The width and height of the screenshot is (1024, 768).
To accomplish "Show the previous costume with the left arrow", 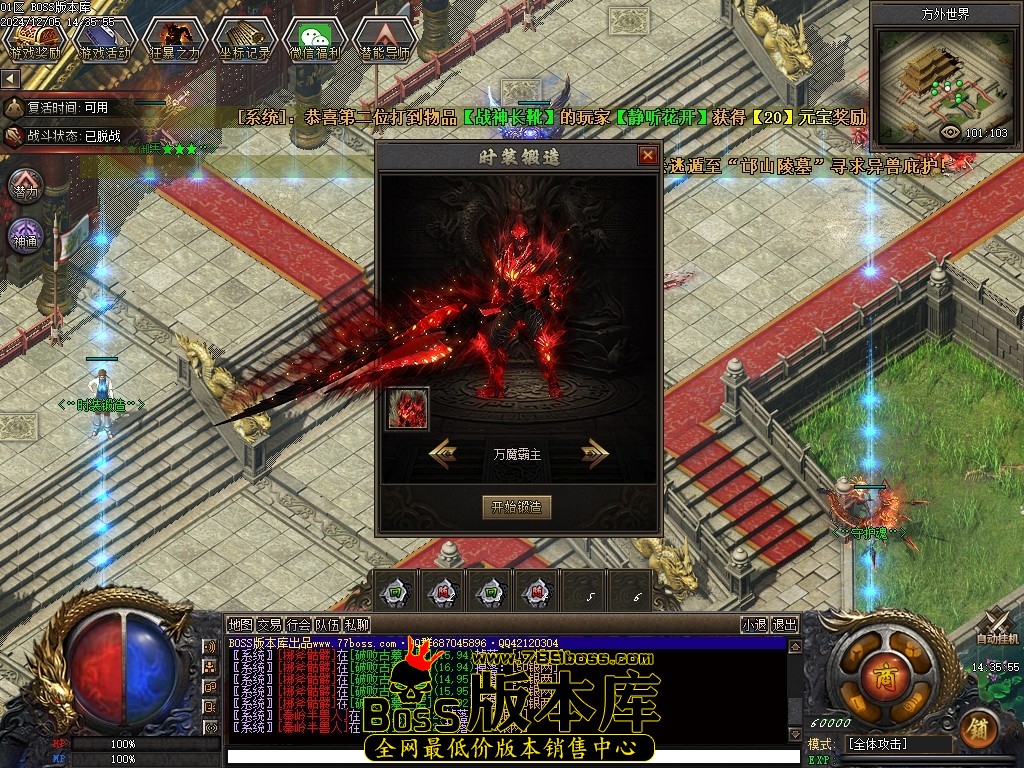I will pos(444,453).
